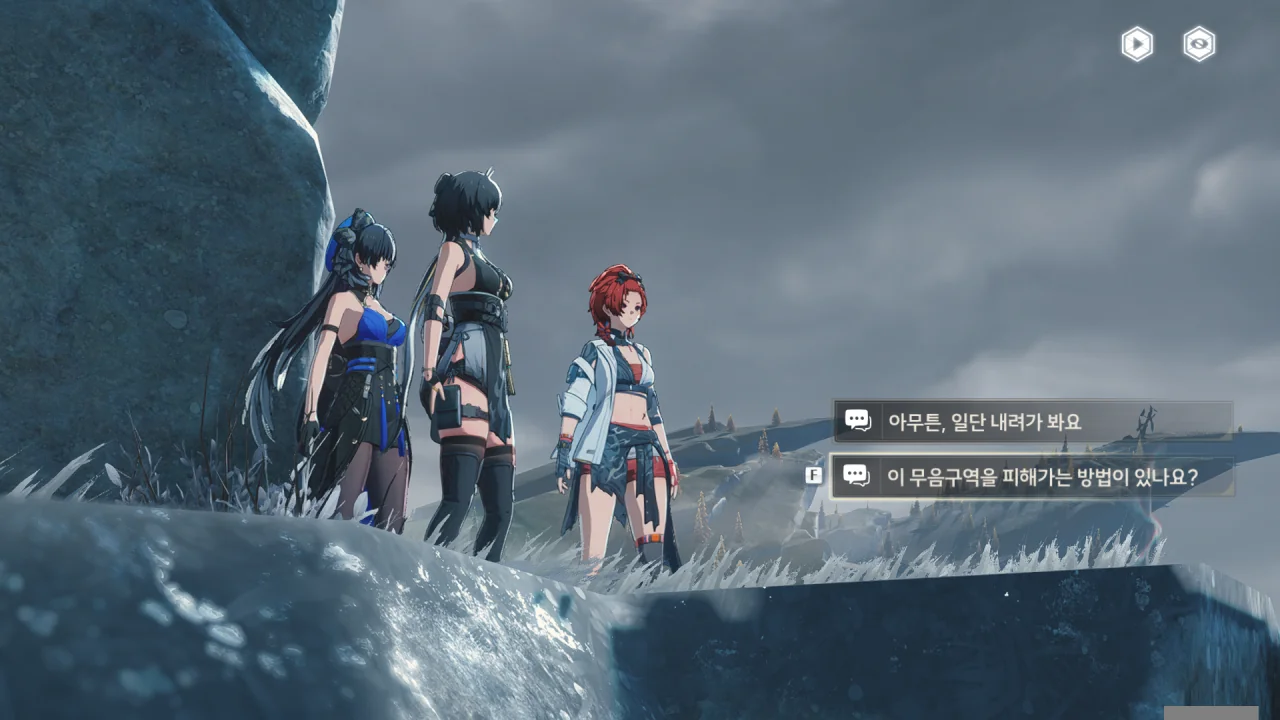Toggle auto-play with the hexagon play icon
Image resolution: width=1280 pixels, height=720 pixels.
(1137, 44)
